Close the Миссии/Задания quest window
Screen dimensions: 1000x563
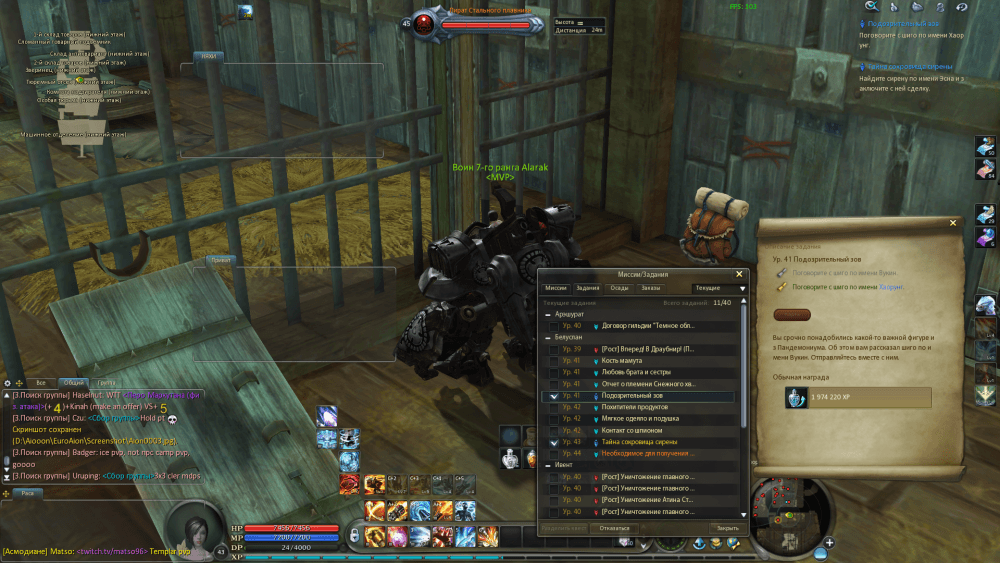739,273
